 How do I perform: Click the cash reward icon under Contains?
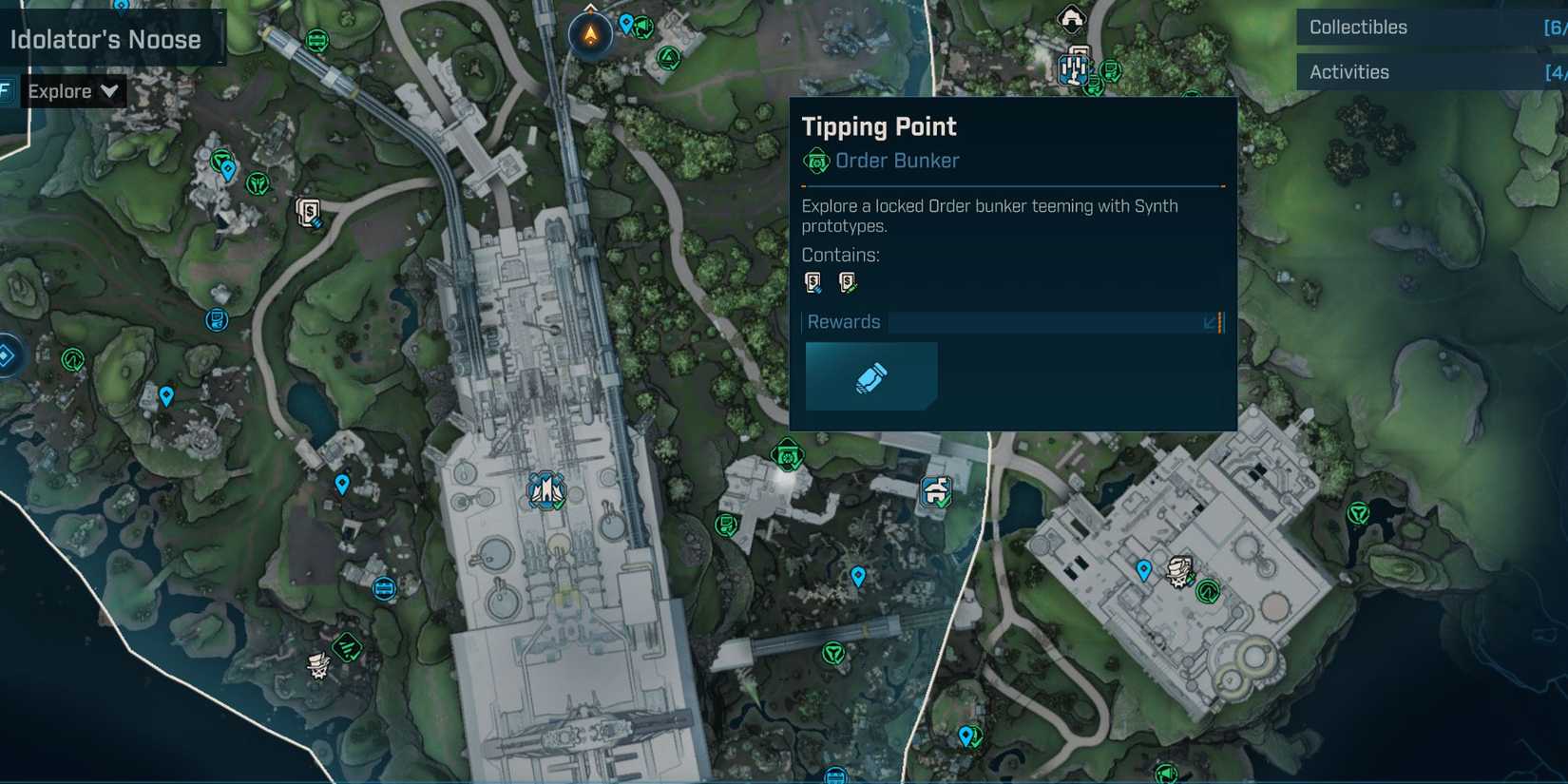[x=813, y=281]
